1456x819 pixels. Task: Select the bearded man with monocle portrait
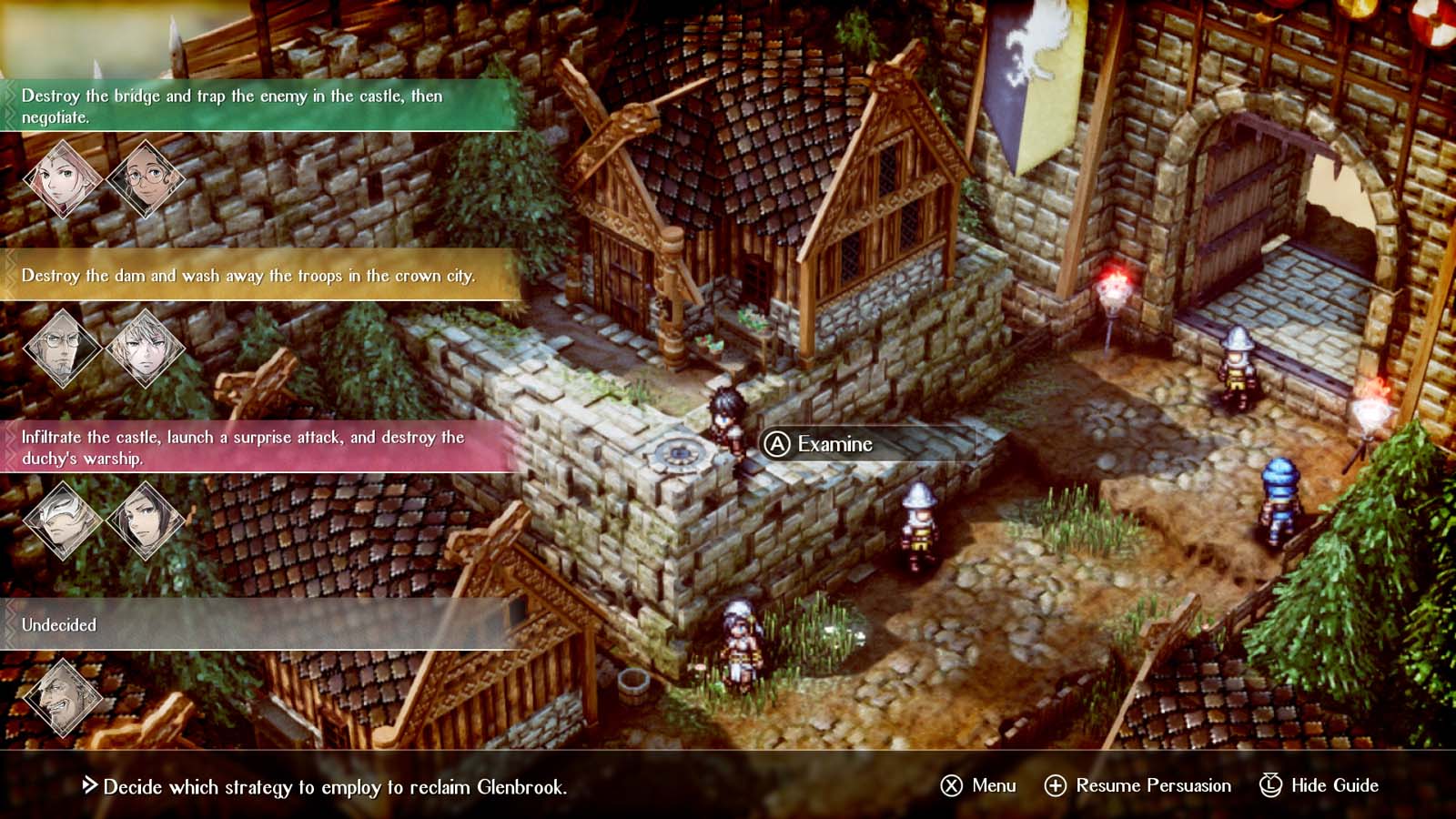click(63, 348)
